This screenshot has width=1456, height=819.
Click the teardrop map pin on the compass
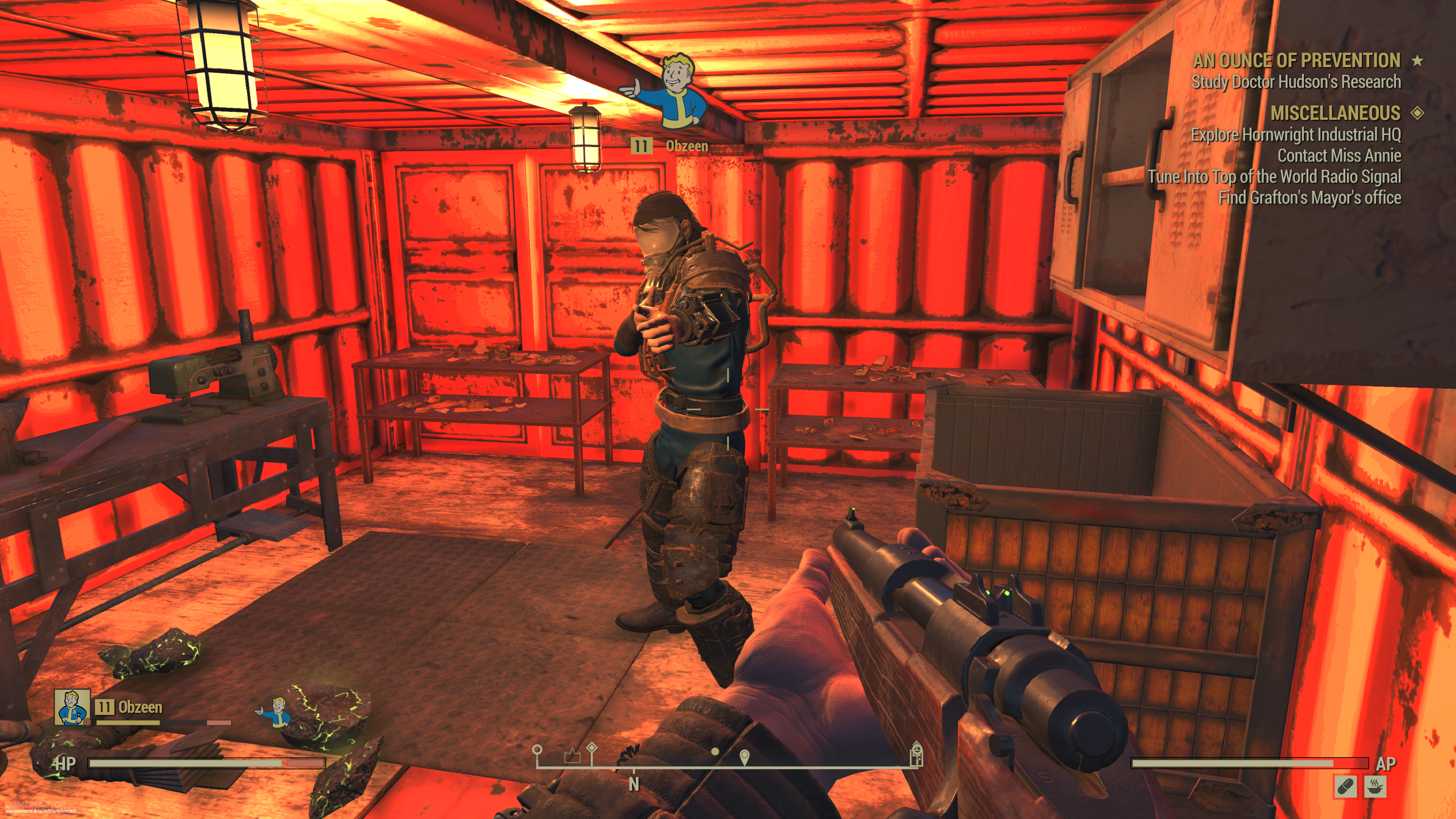(x=744, y=756)
